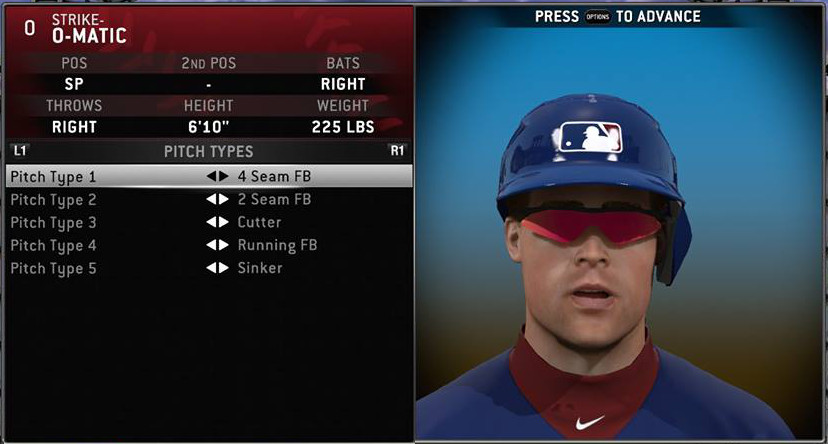Change the Throws handedness value

75,127
